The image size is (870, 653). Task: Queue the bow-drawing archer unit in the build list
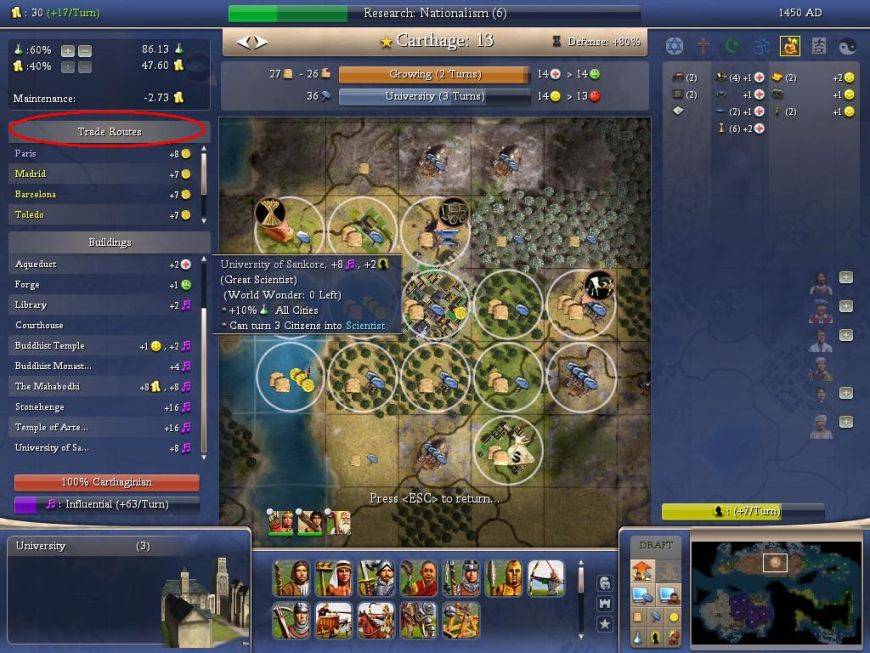tap(545, 578)
